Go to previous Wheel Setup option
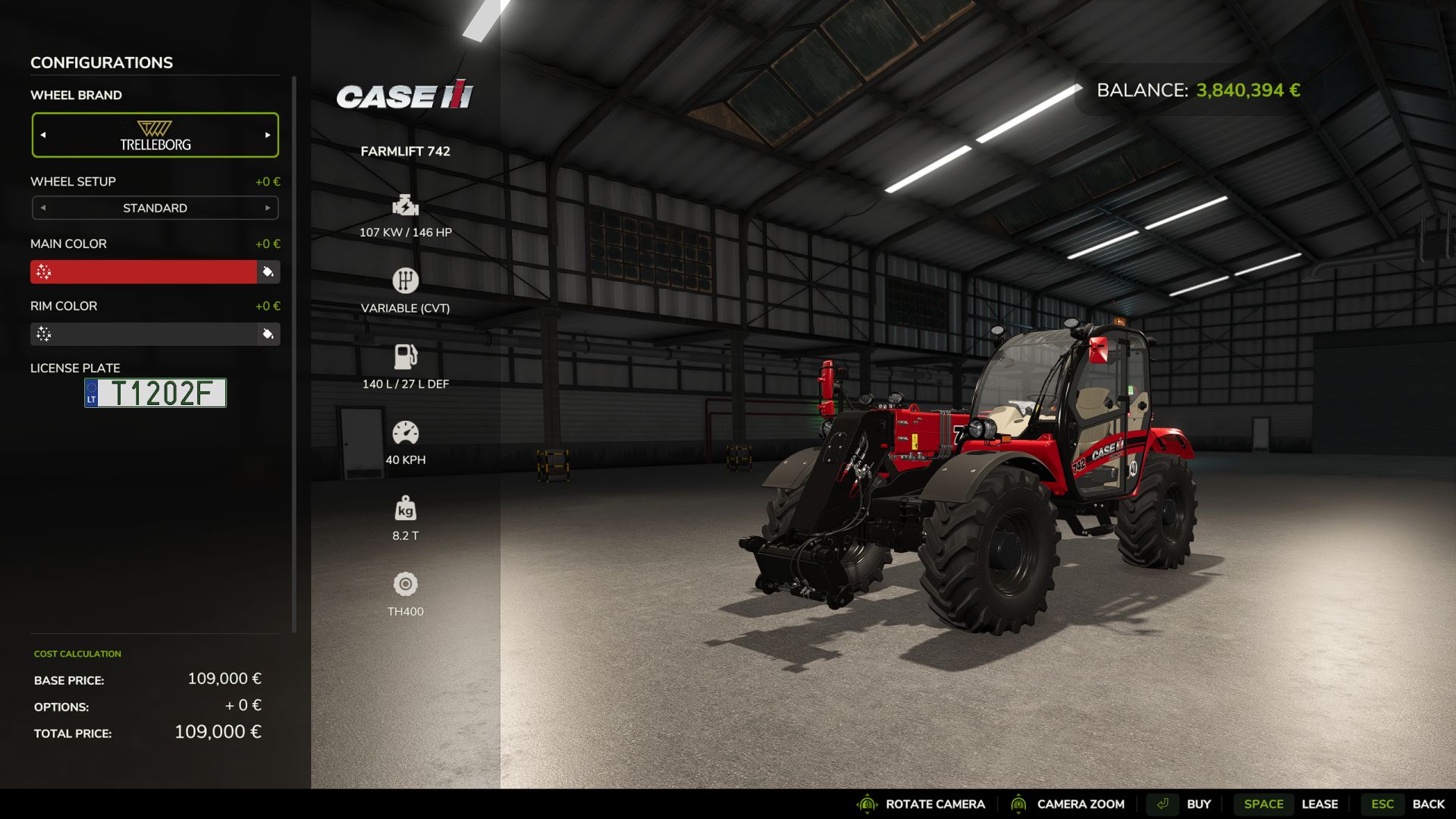This screenshot has height=819, width=1456. pyautogui.click(x=43, y=207)
